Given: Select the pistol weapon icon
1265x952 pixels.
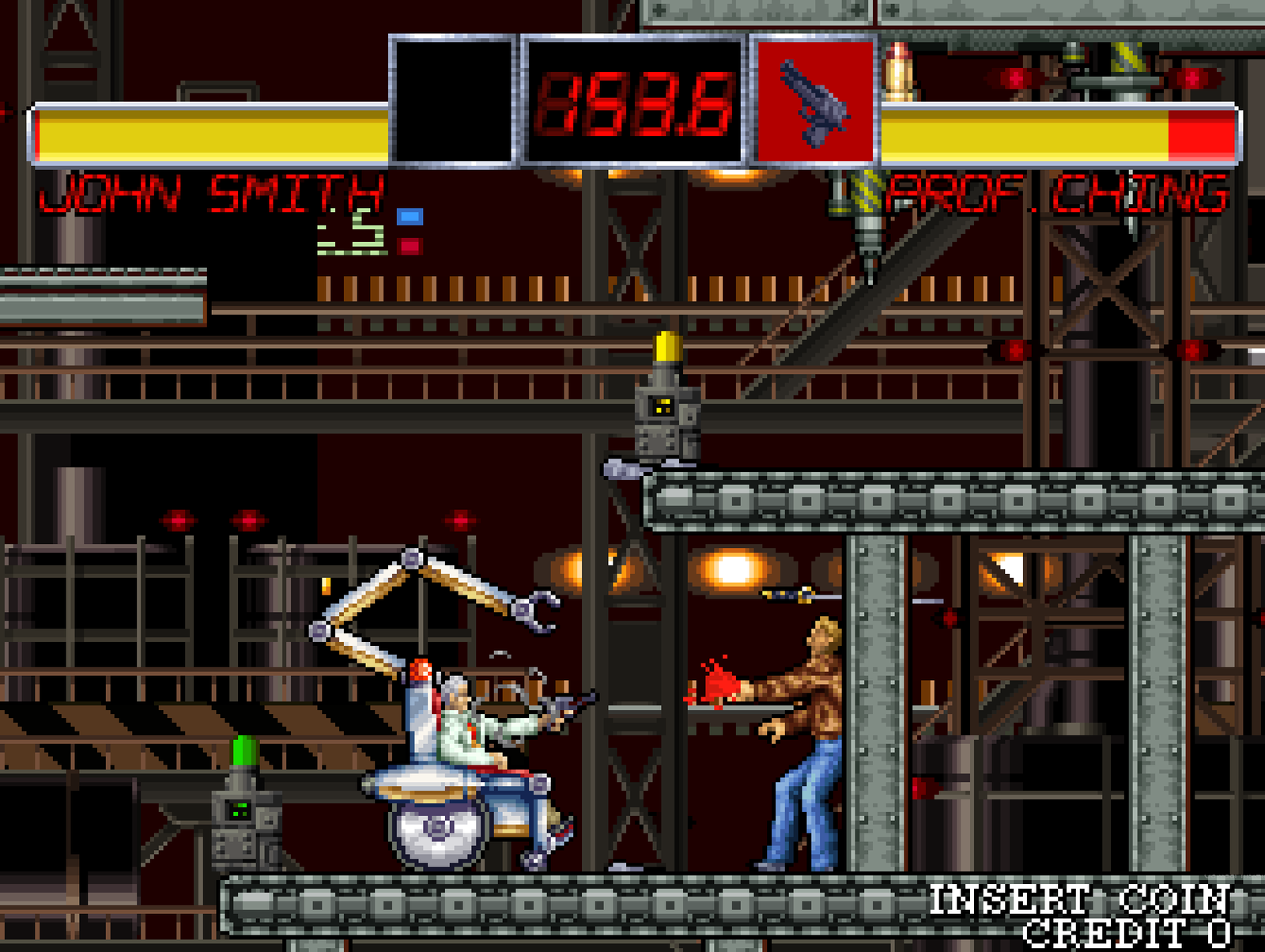Looking at the screenshot, I should tap(814, 102).
